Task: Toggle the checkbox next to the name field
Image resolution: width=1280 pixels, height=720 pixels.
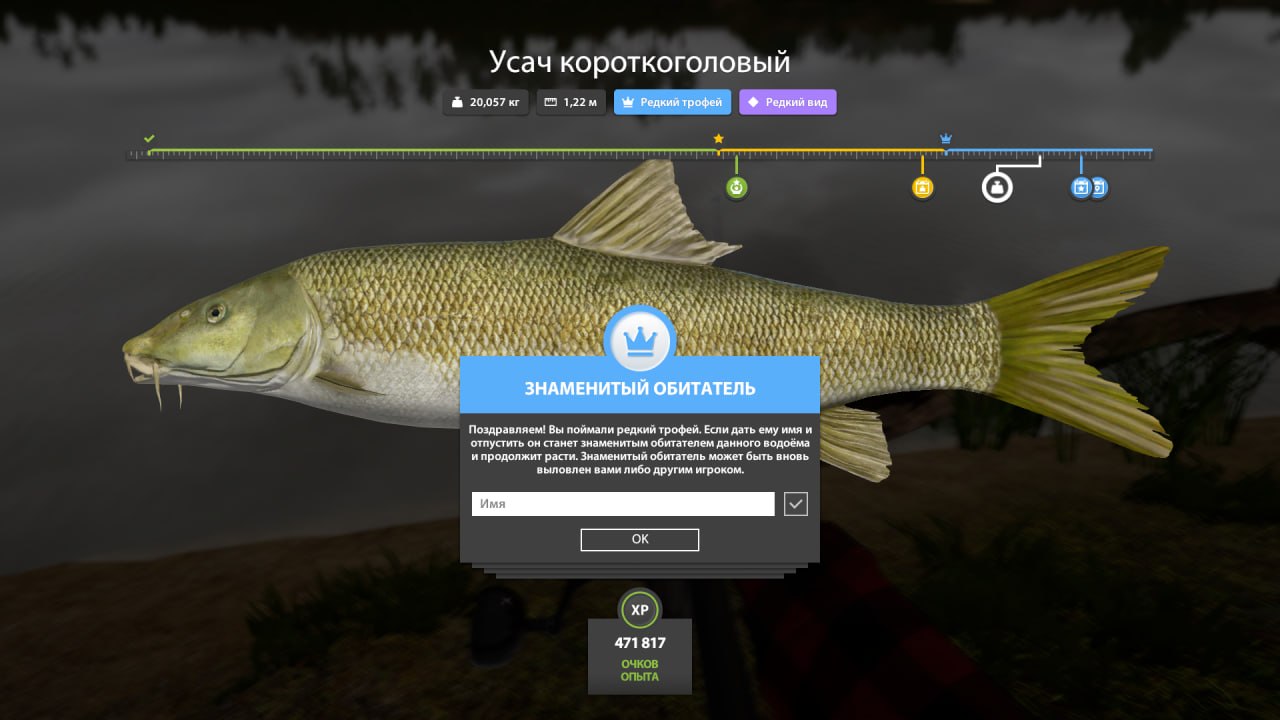Action: tap(795, 503)
